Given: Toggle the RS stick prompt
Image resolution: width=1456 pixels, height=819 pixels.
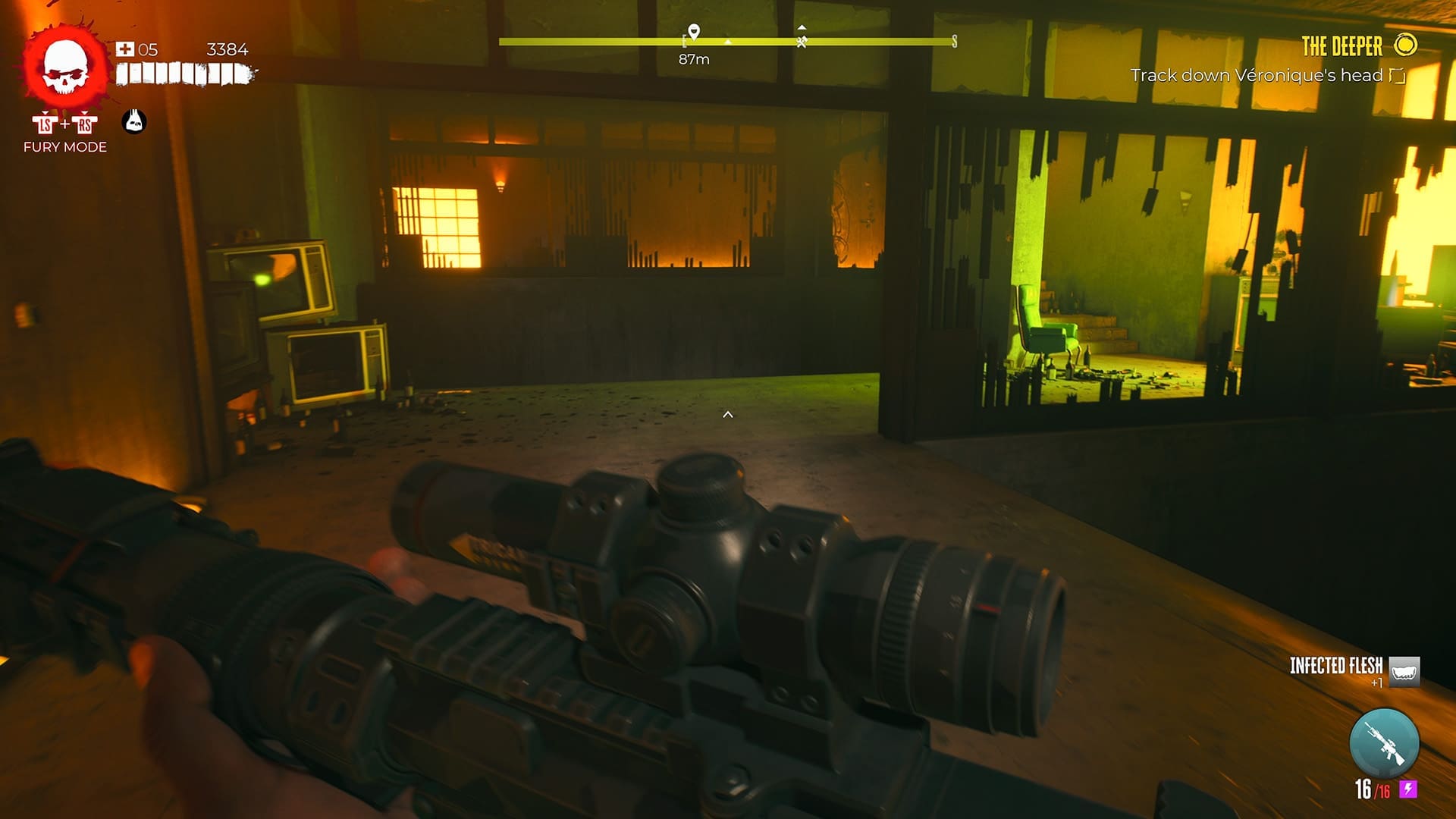Looking at the screenshot, I should [85, 123].
